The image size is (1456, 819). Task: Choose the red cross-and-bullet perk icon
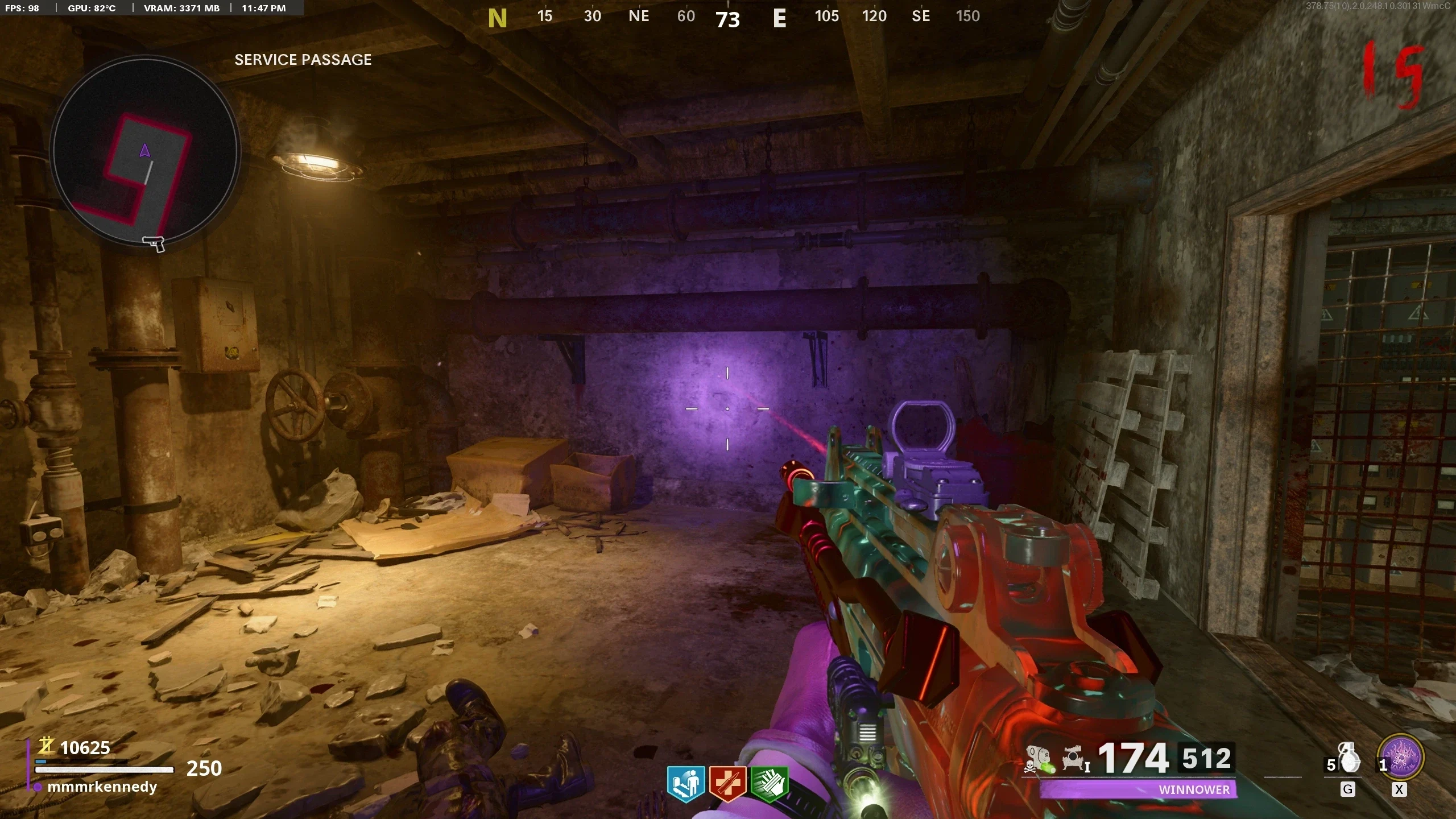point(727,784)
